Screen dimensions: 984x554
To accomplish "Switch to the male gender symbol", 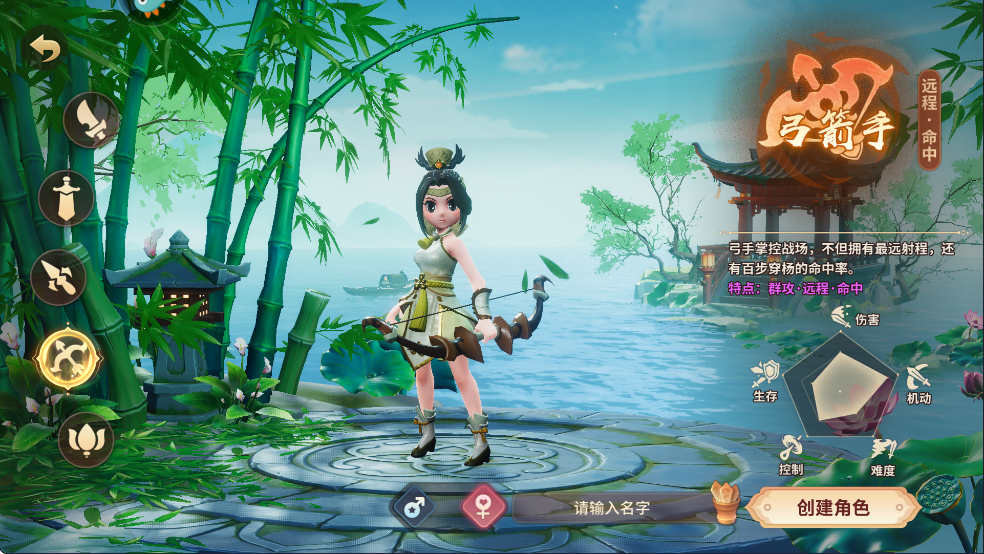I will click(x=419, y=507).
